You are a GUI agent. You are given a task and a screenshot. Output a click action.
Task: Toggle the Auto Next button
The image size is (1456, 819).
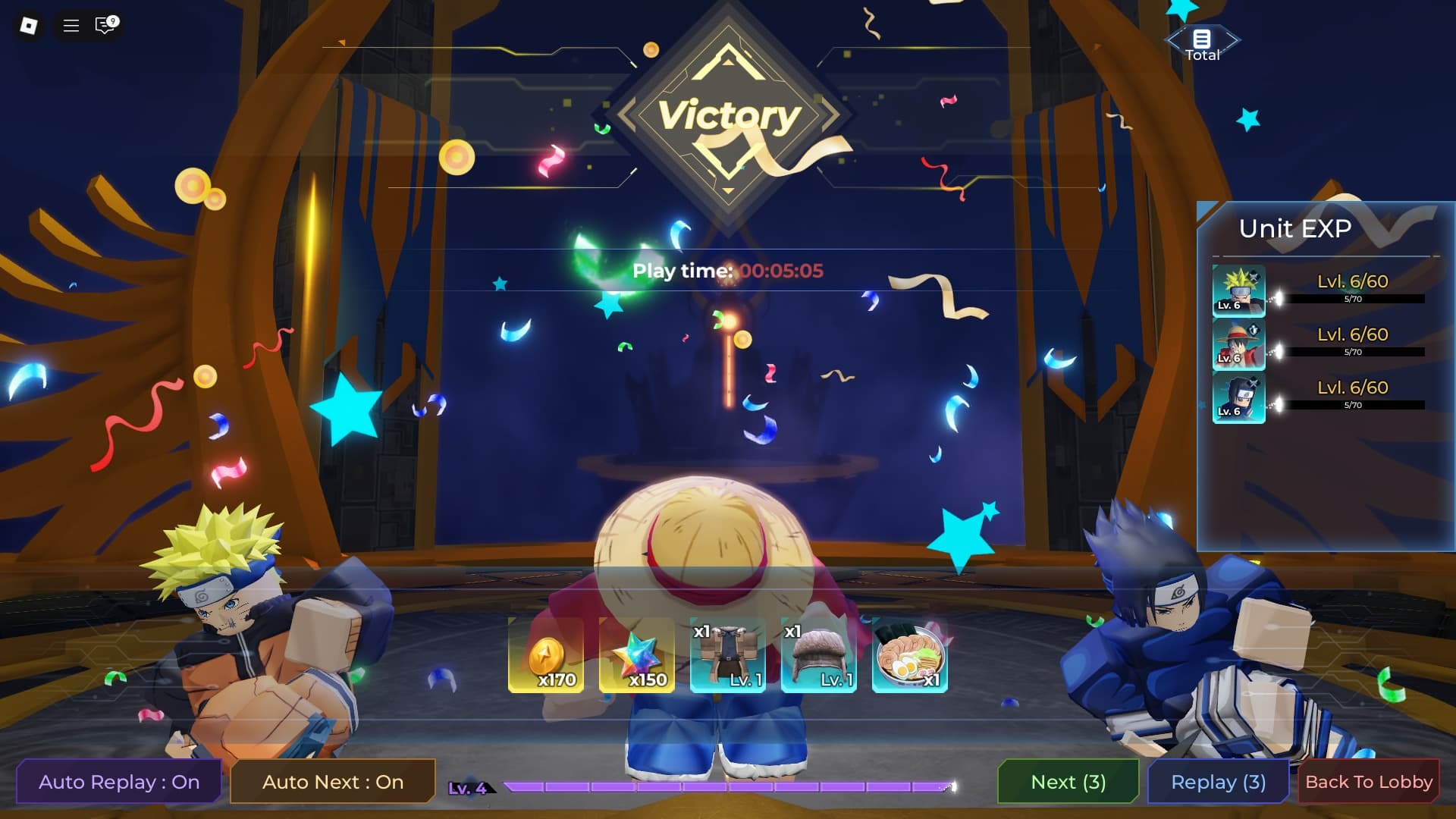[x=333, y=782]
